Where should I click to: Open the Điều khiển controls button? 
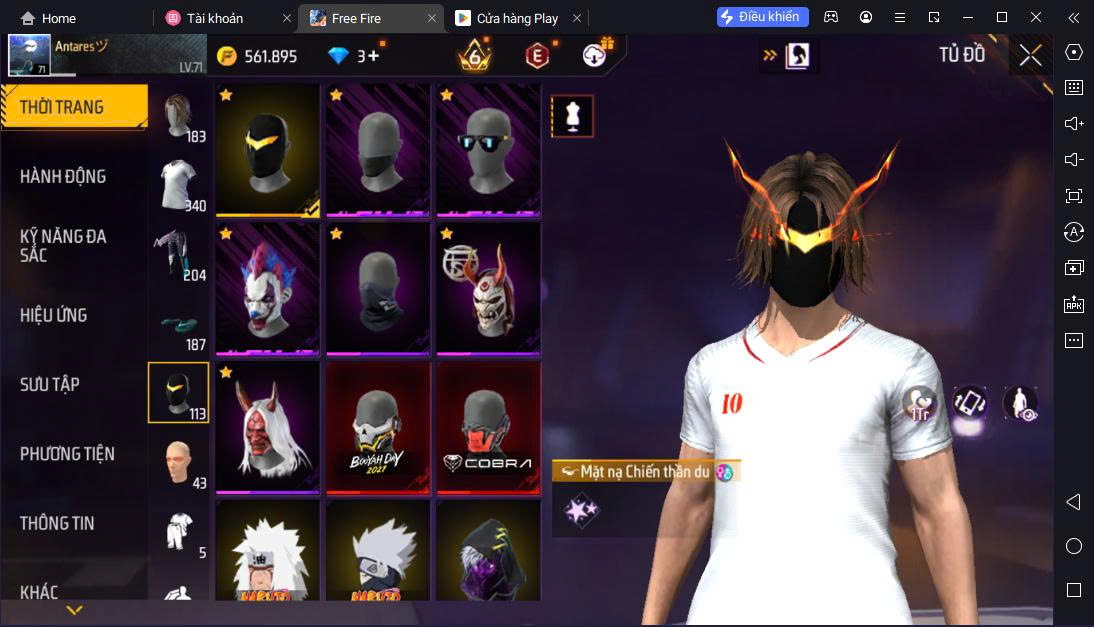pyautogui.click(x=762, y=17)
